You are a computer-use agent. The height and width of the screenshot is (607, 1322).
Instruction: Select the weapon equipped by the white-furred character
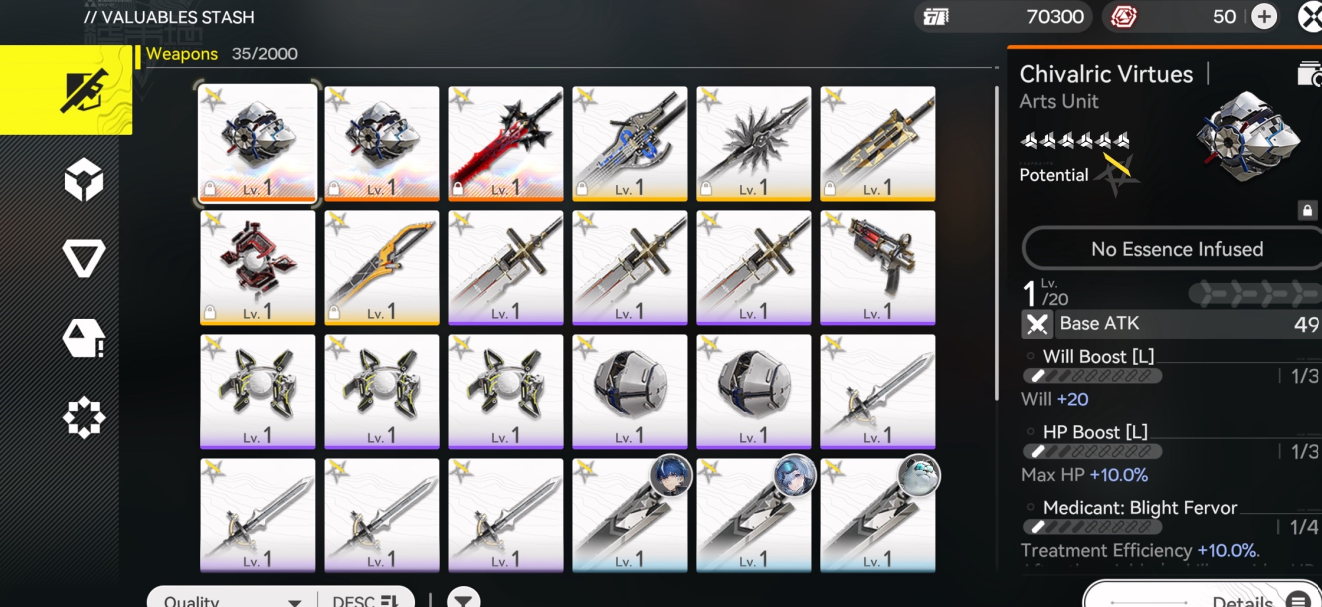pyautogui.click(x=877, y=515)
